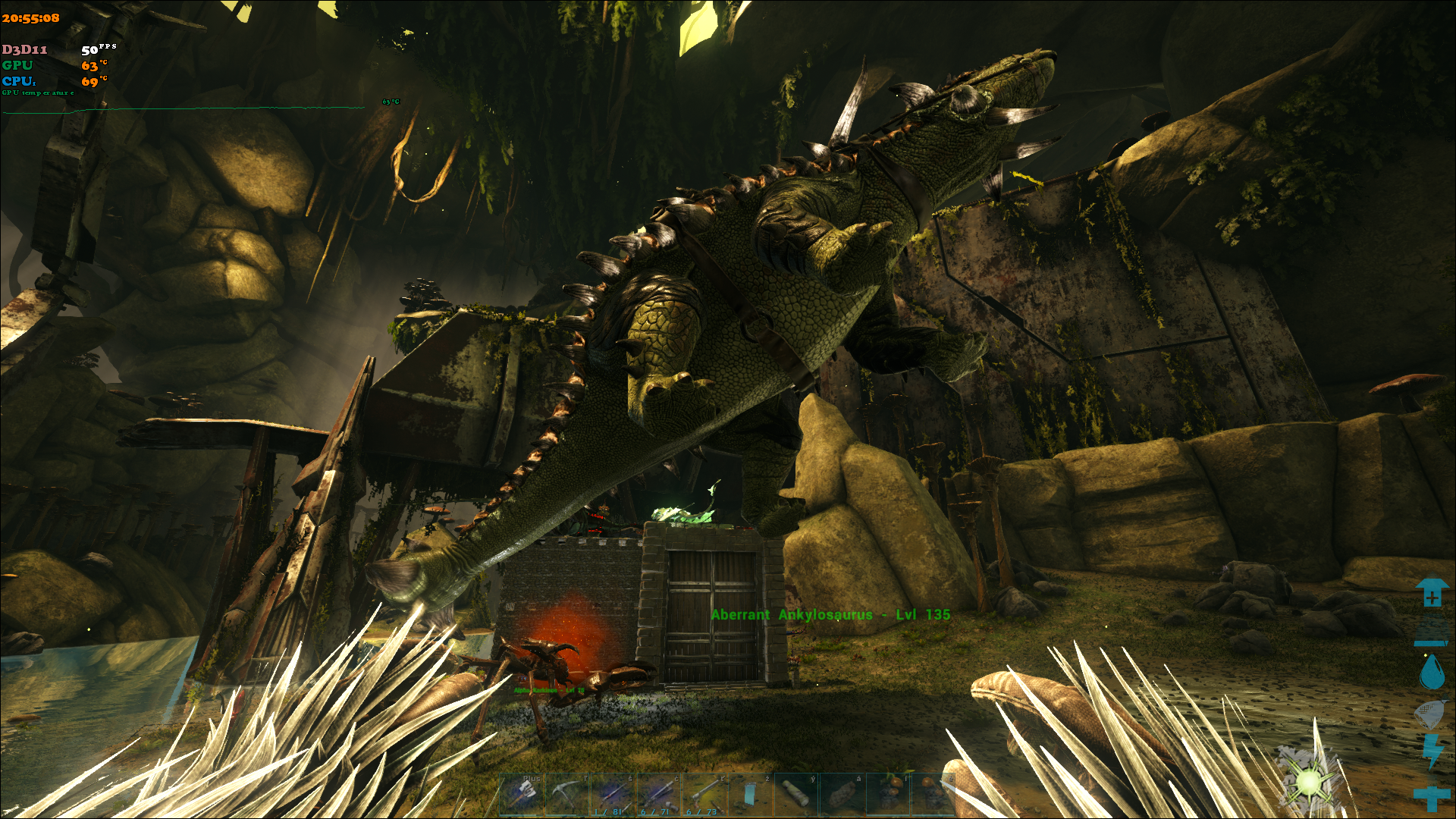This screenshot has height=819, width=1456.
Task: Equip the pickaxe from the hotbar
Action: tap(567, 794)
